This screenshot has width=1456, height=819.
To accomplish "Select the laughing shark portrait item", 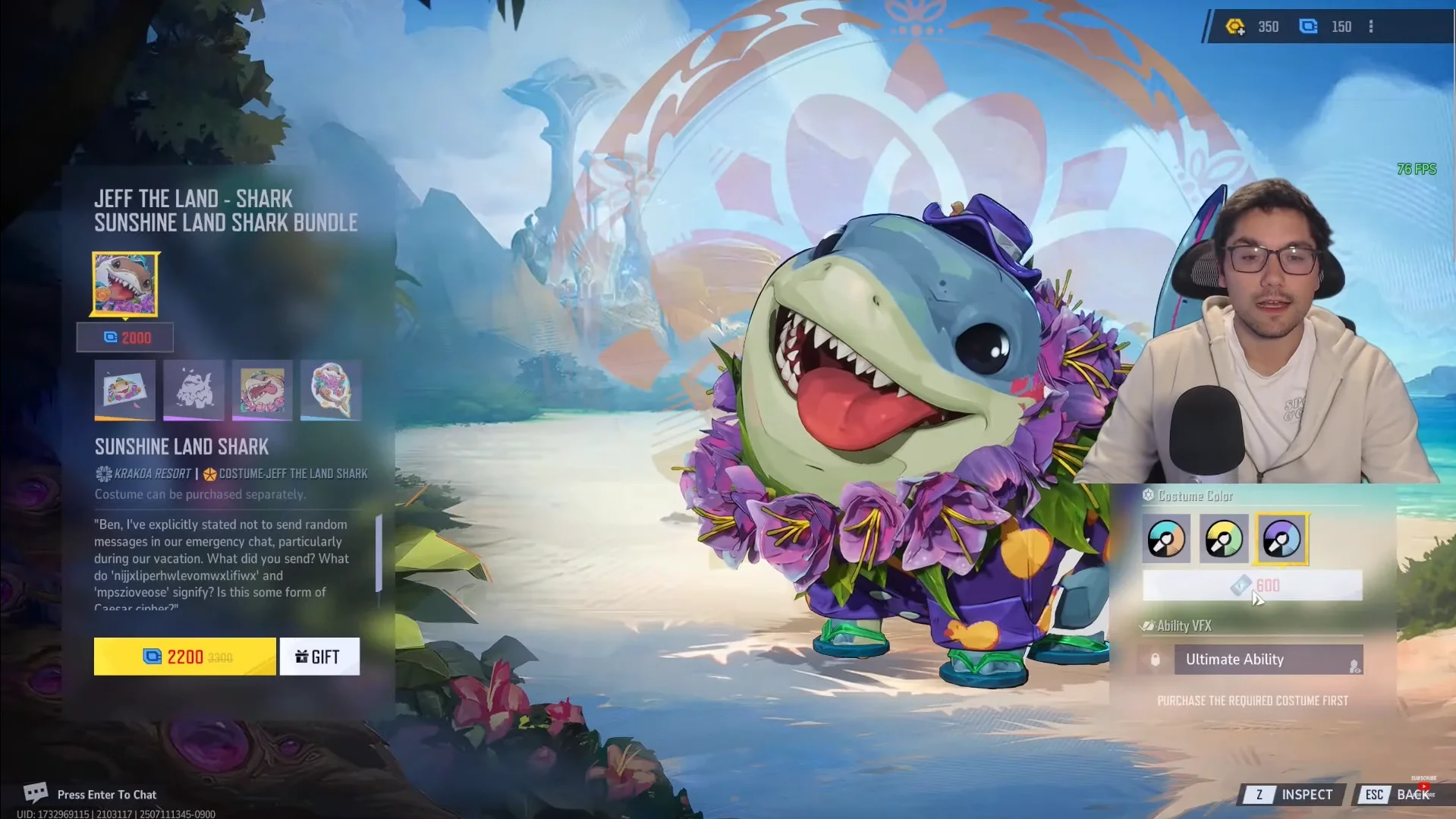I will (263, 390).
